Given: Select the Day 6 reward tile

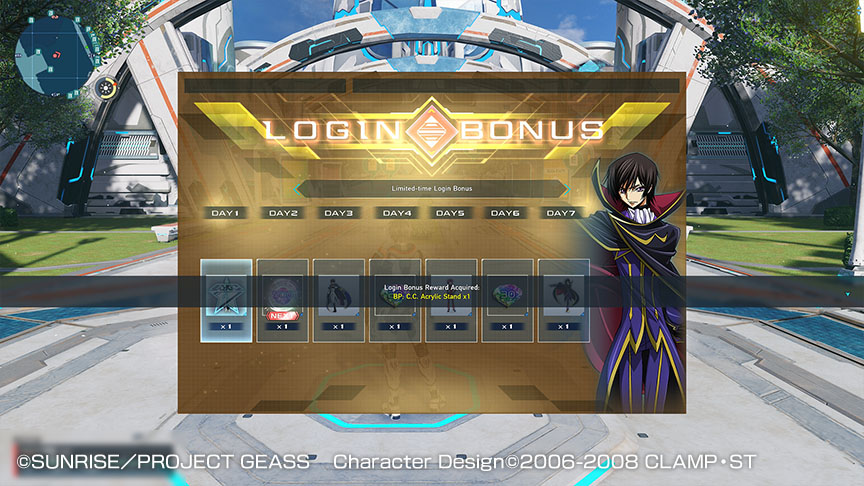Looking at the screenshot, I should click(x=507, y=300).
